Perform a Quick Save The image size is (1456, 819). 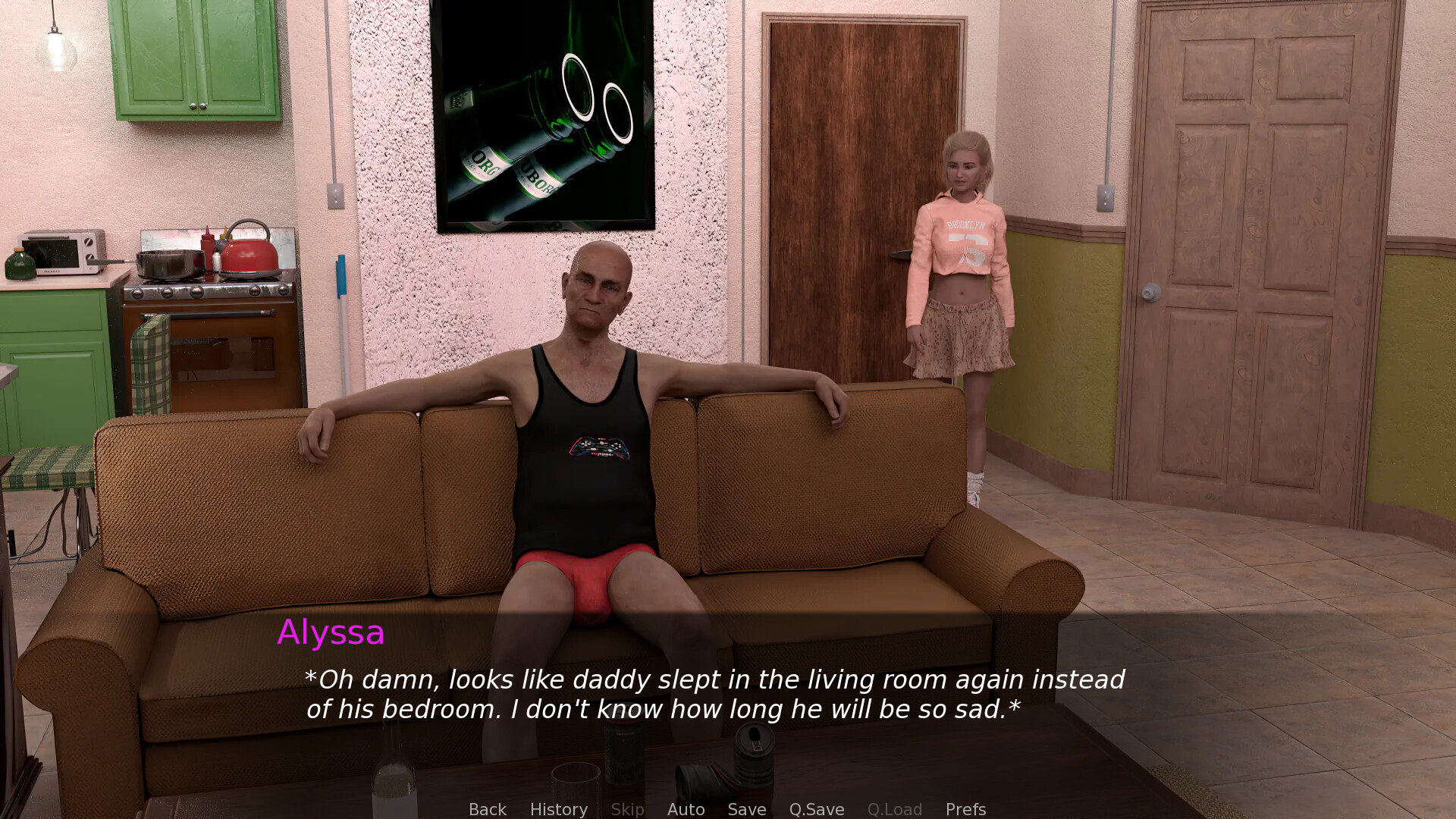816,808
